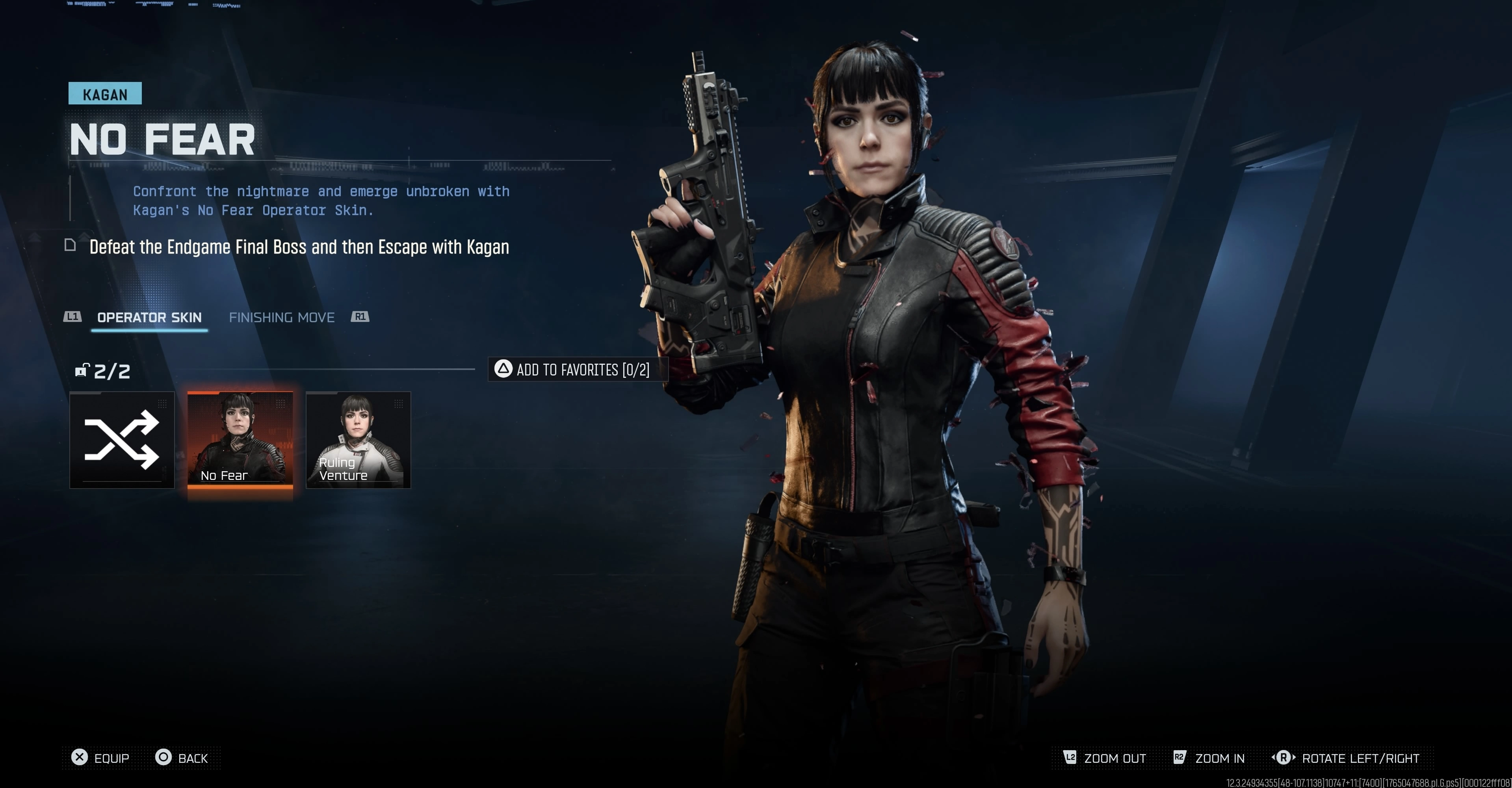Equip the selected operator skin
Image resolution: width=1512 pixels, height=788 pixels.
tap(100, 758)
